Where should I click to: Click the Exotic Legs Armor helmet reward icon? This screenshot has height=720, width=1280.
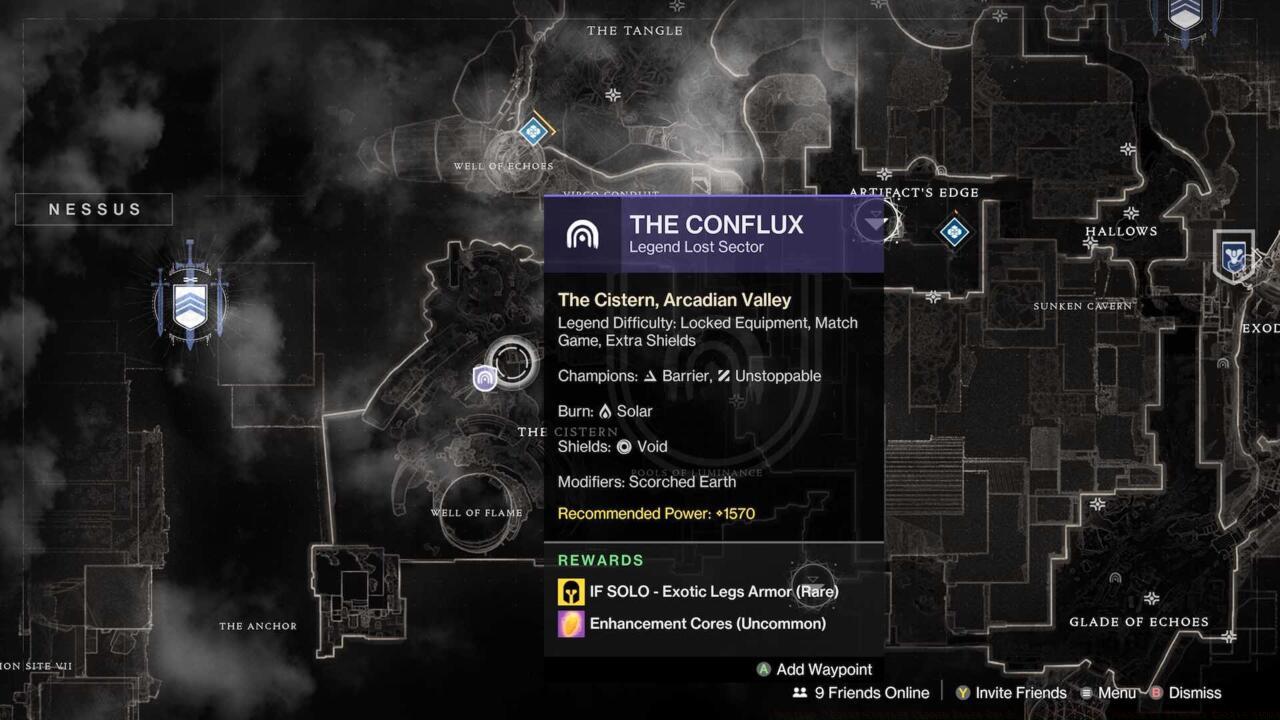tap(569, 591)
